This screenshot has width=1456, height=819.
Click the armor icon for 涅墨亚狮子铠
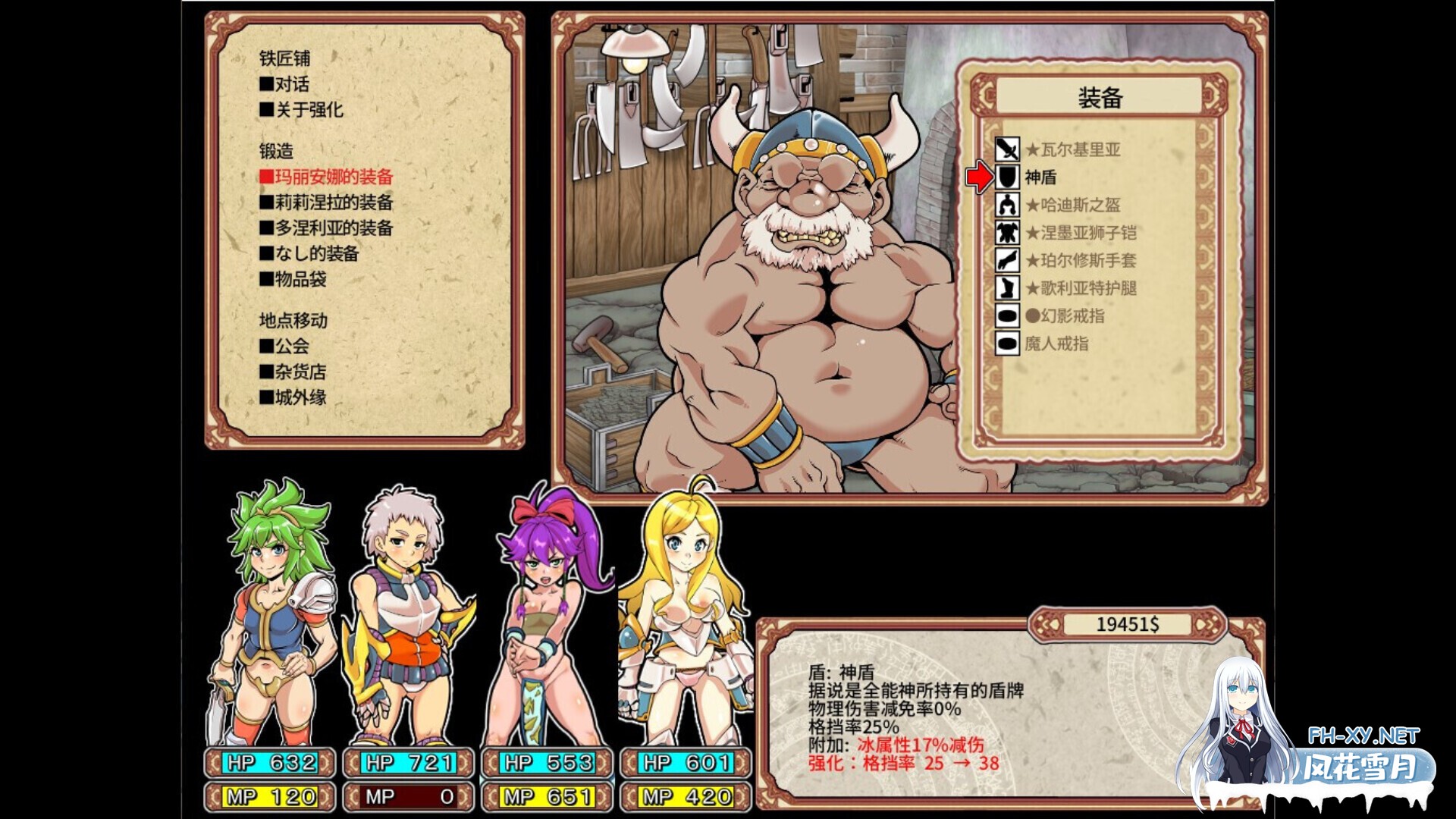(x=1009, y=234)
